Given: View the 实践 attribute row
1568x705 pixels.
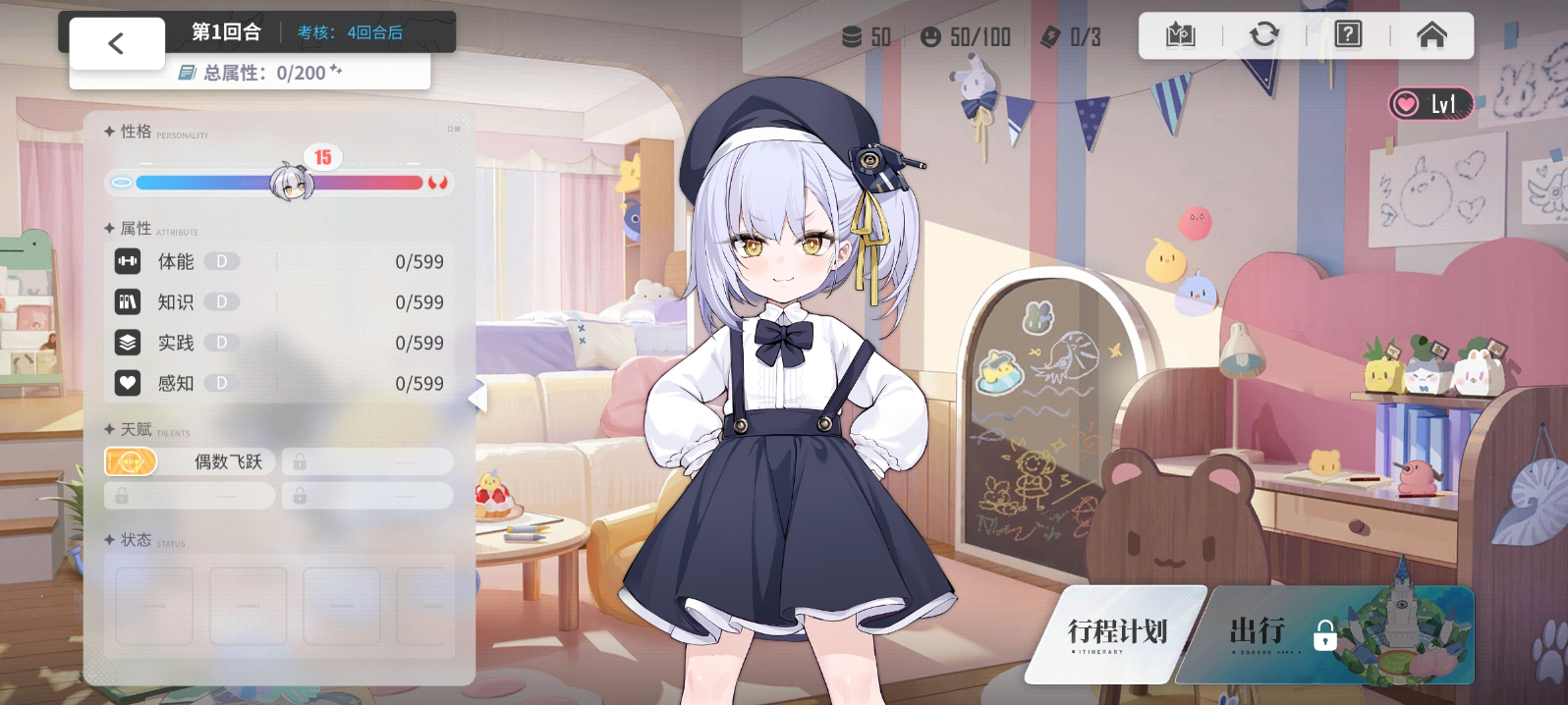Looking at the screenshot, I should pyautogui.click(x=279, y=343).
